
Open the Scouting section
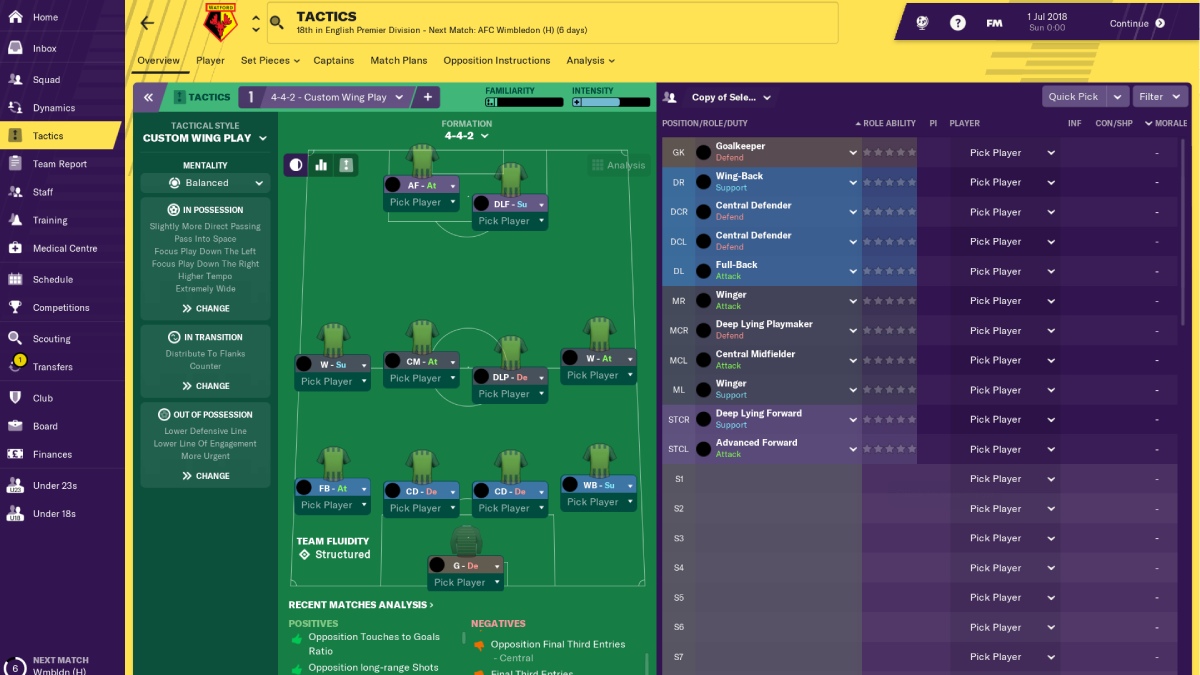click(51, 339)
